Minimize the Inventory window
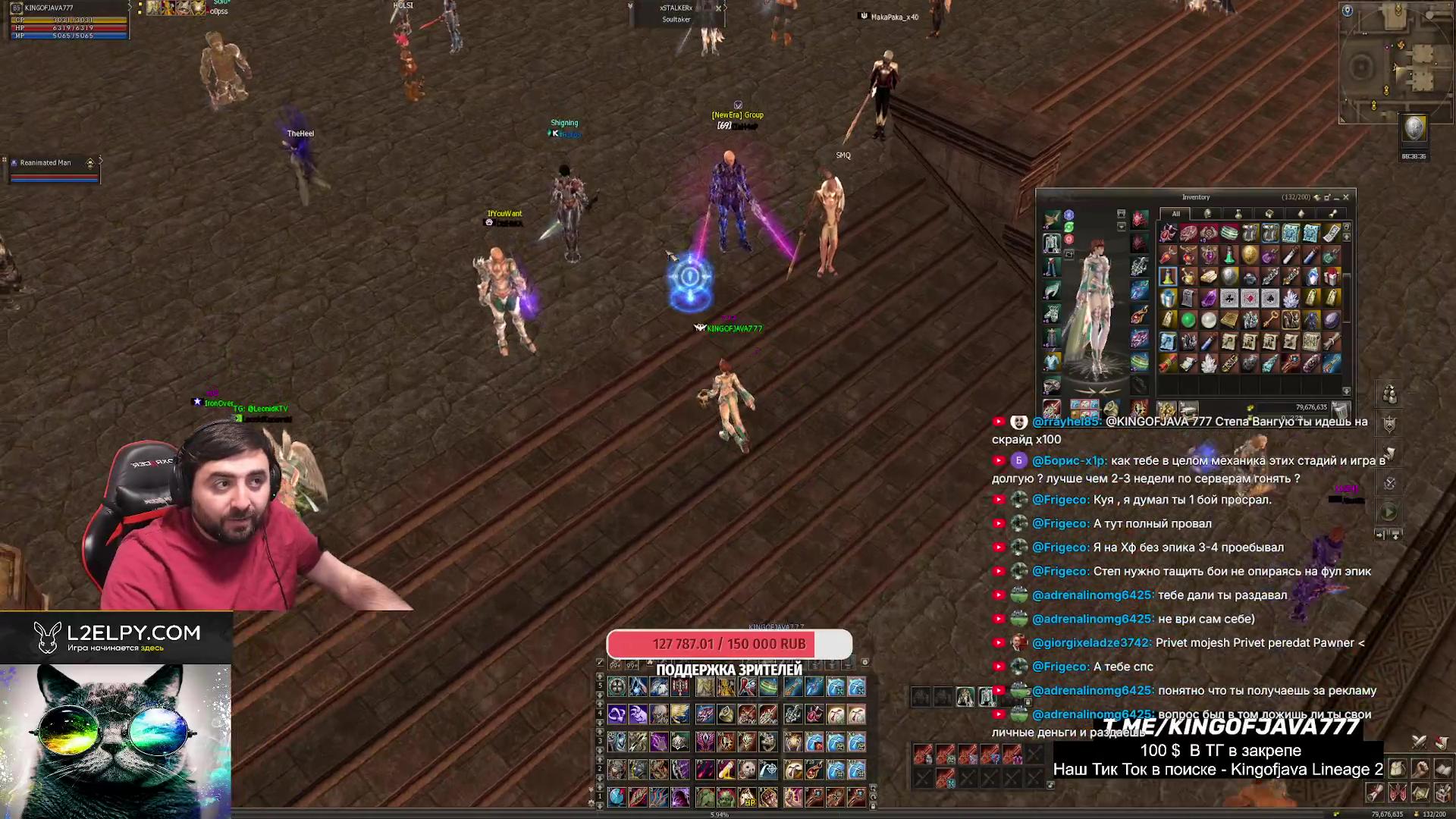The width and height of the screenshot is (1456, 819). coord(1336,197)
